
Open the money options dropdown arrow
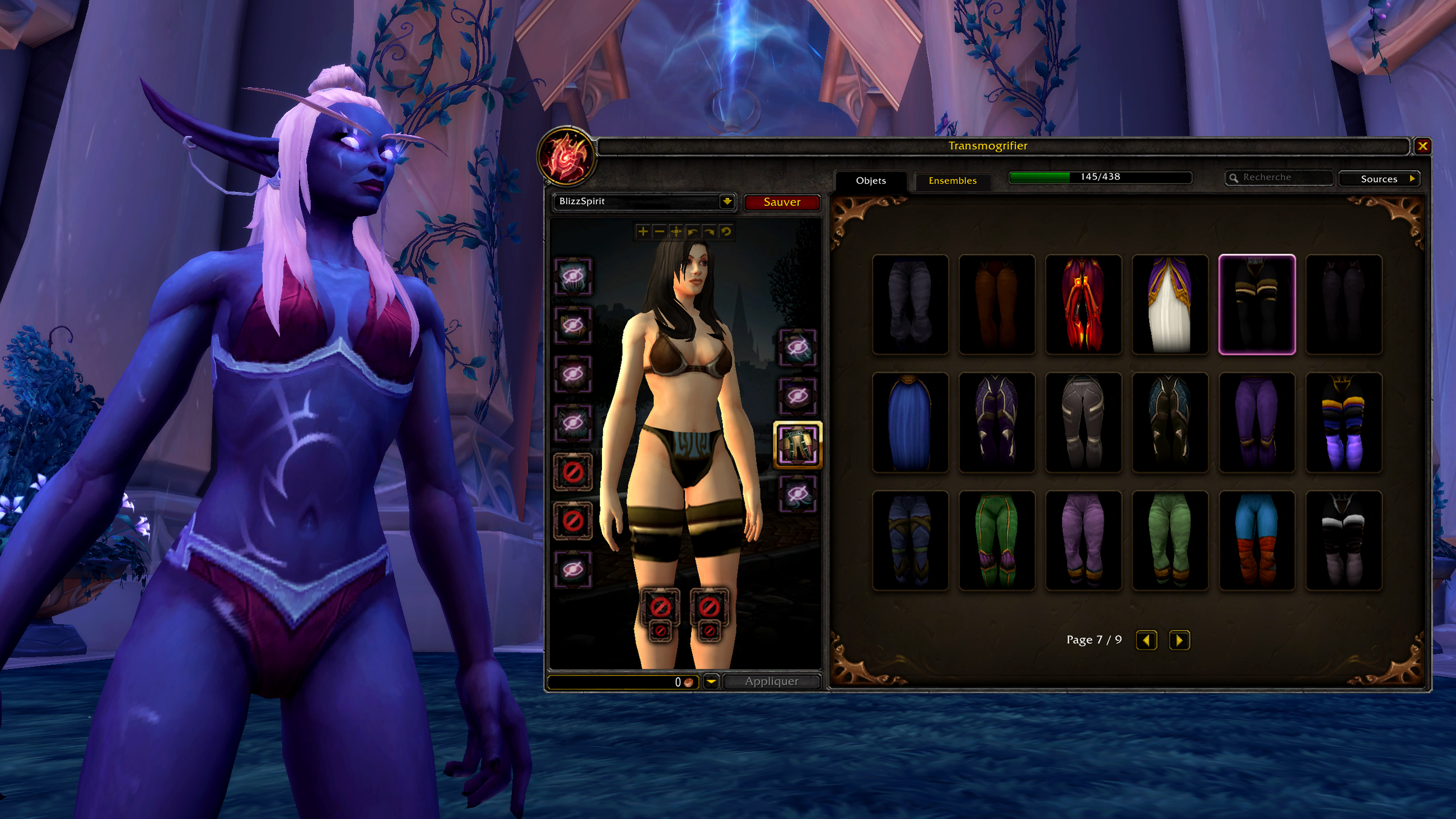711,682
